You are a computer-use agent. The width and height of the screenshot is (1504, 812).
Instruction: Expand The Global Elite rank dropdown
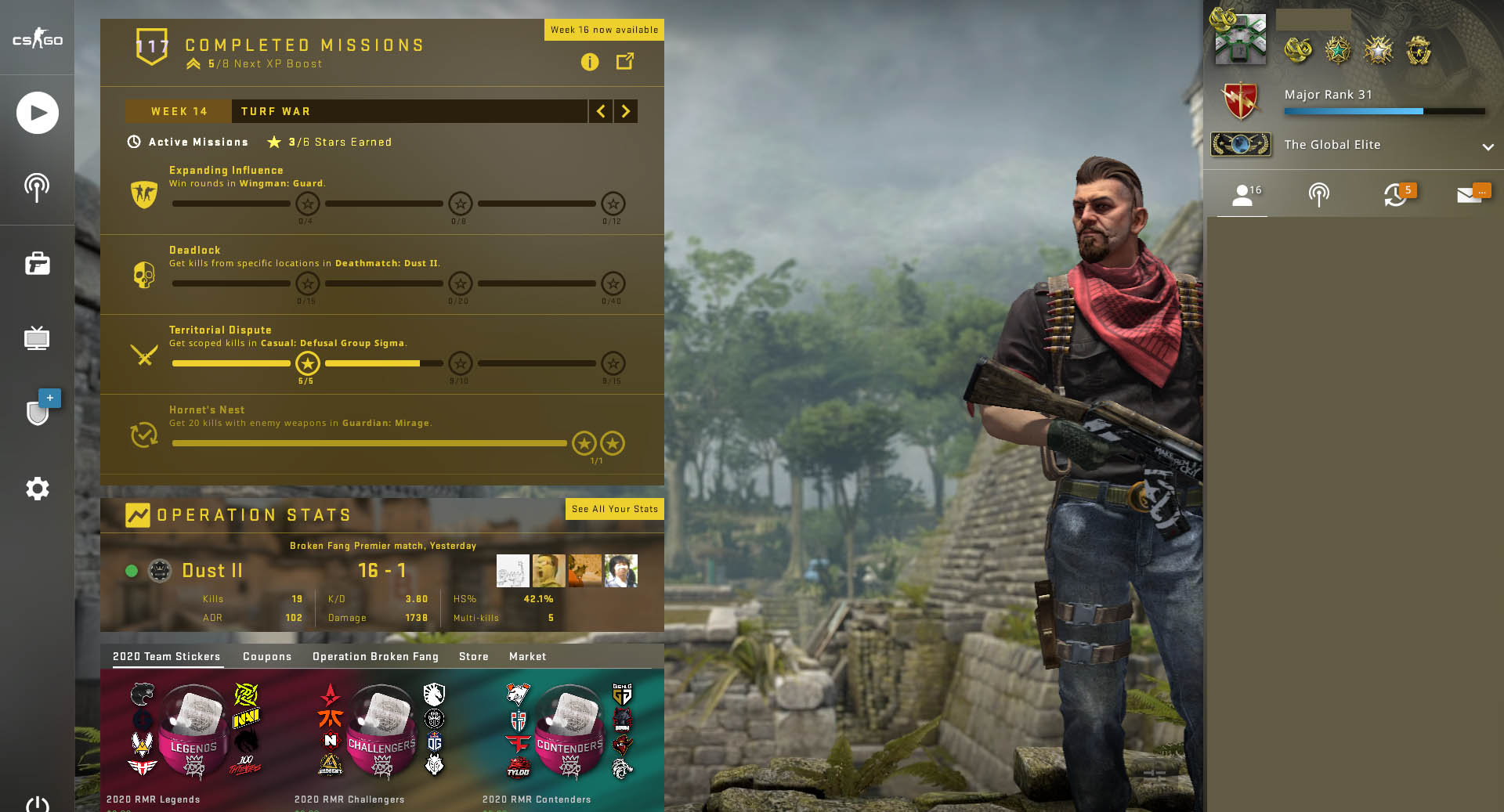[x=1488, y=146]
